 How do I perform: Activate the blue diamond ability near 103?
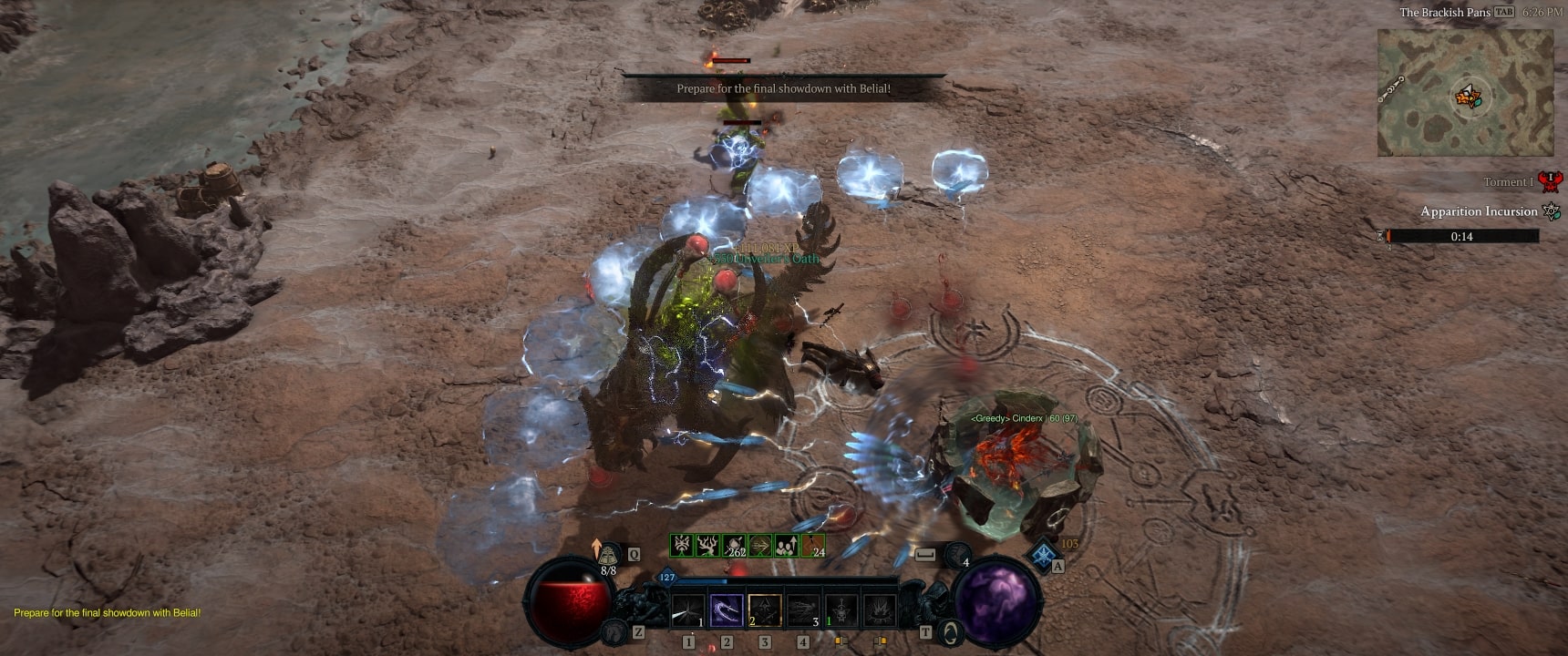coord(1043,555)
